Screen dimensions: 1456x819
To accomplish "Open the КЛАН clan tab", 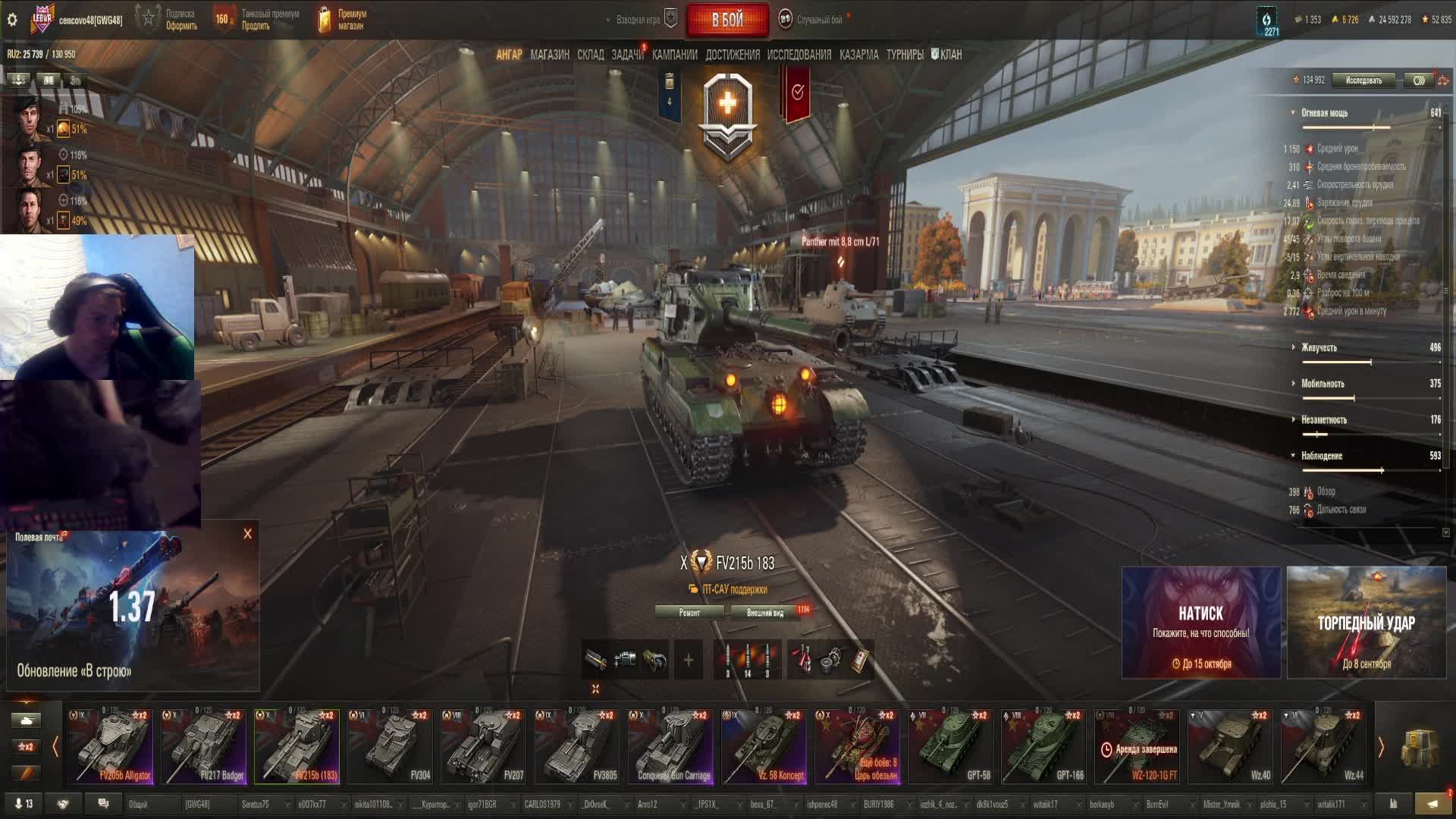I will tap(947, 55).
